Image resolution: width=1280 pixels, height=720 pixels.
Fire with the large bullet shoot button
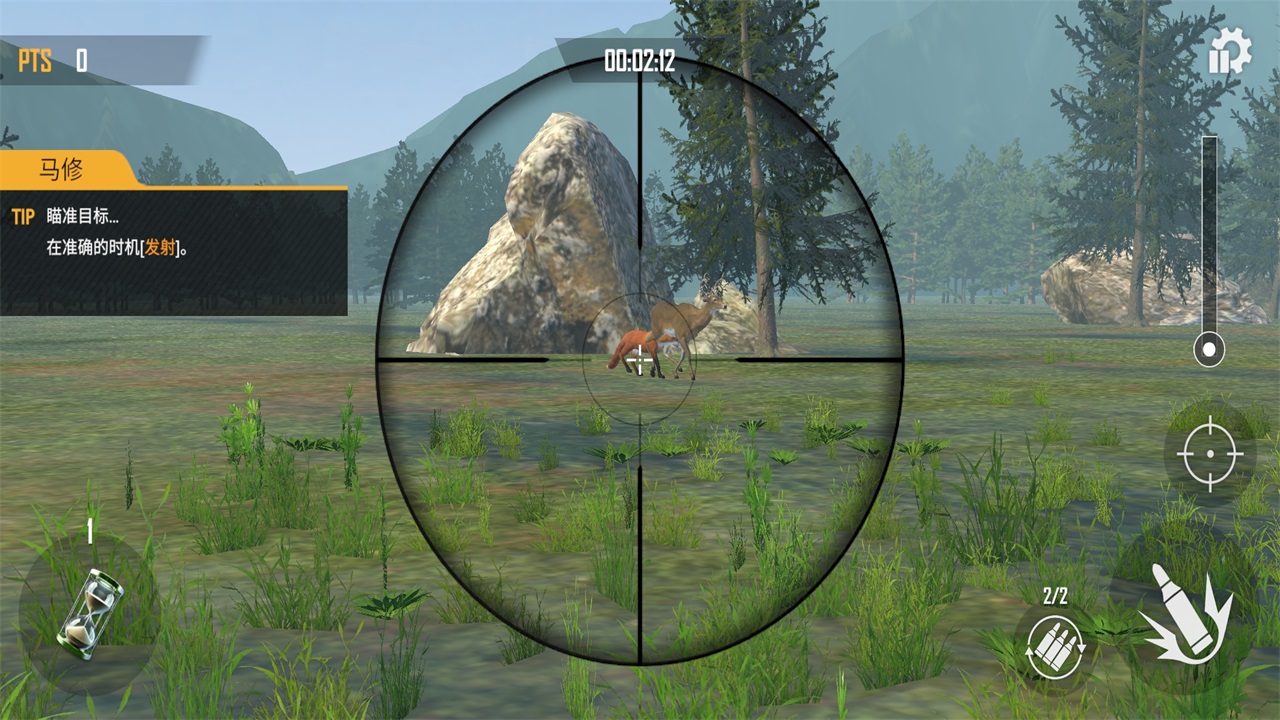click(1188, 613)
